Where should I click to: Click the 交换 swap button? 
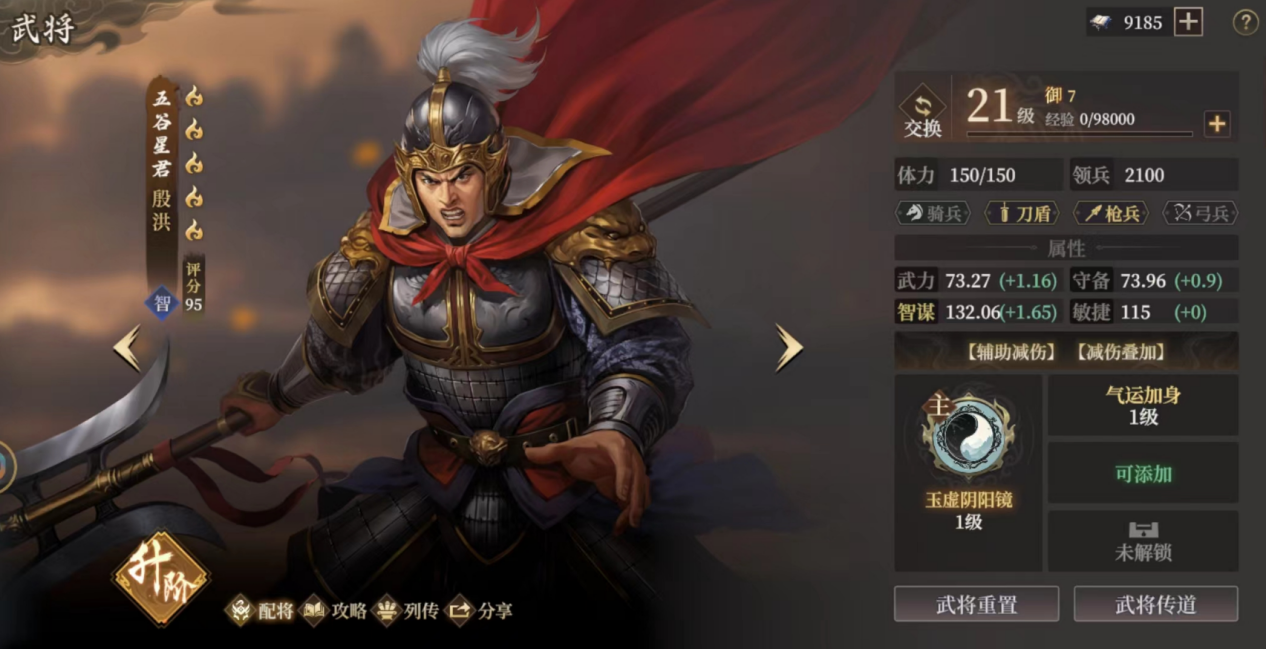[x=923, y=113]
